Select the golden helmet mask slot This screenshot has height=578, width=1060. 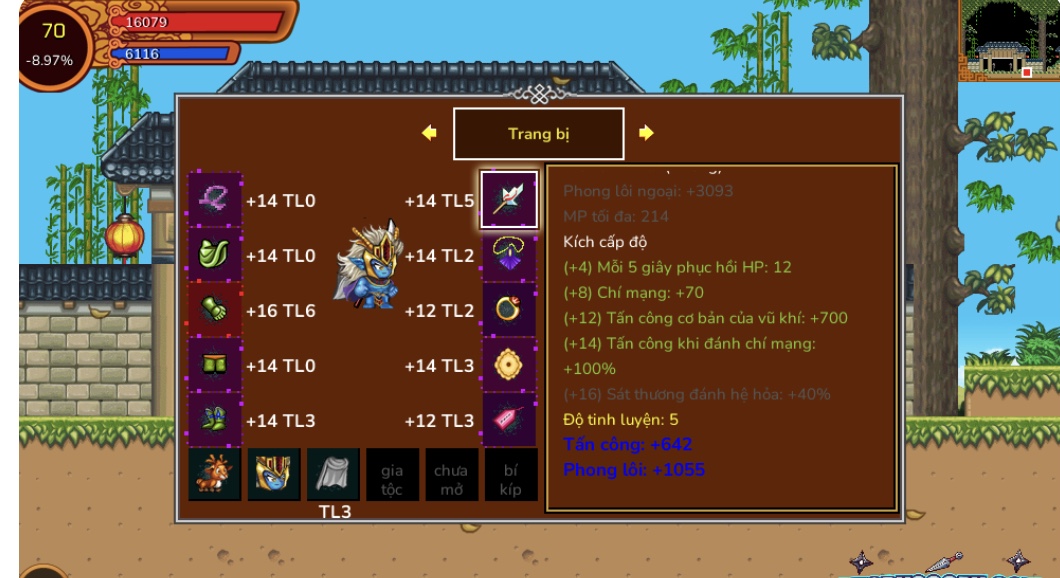[x=274, y=474]
